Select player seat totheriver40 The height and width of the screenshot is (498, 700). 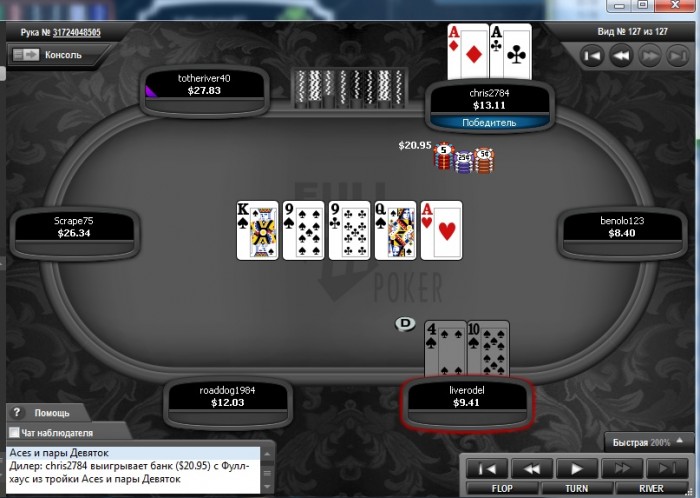pos(204,84)
